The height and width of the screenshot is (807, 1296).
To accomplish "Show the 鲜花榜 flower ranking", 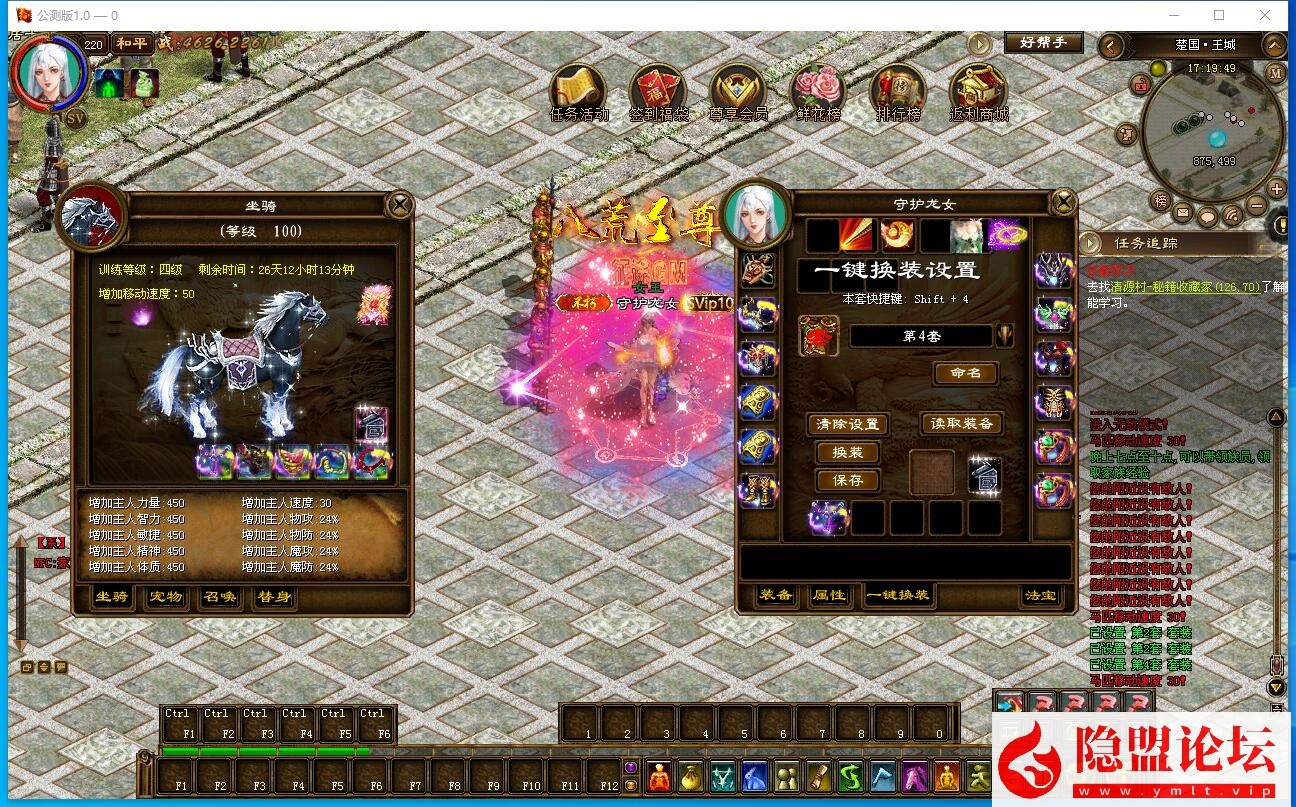I will [817, 91].
